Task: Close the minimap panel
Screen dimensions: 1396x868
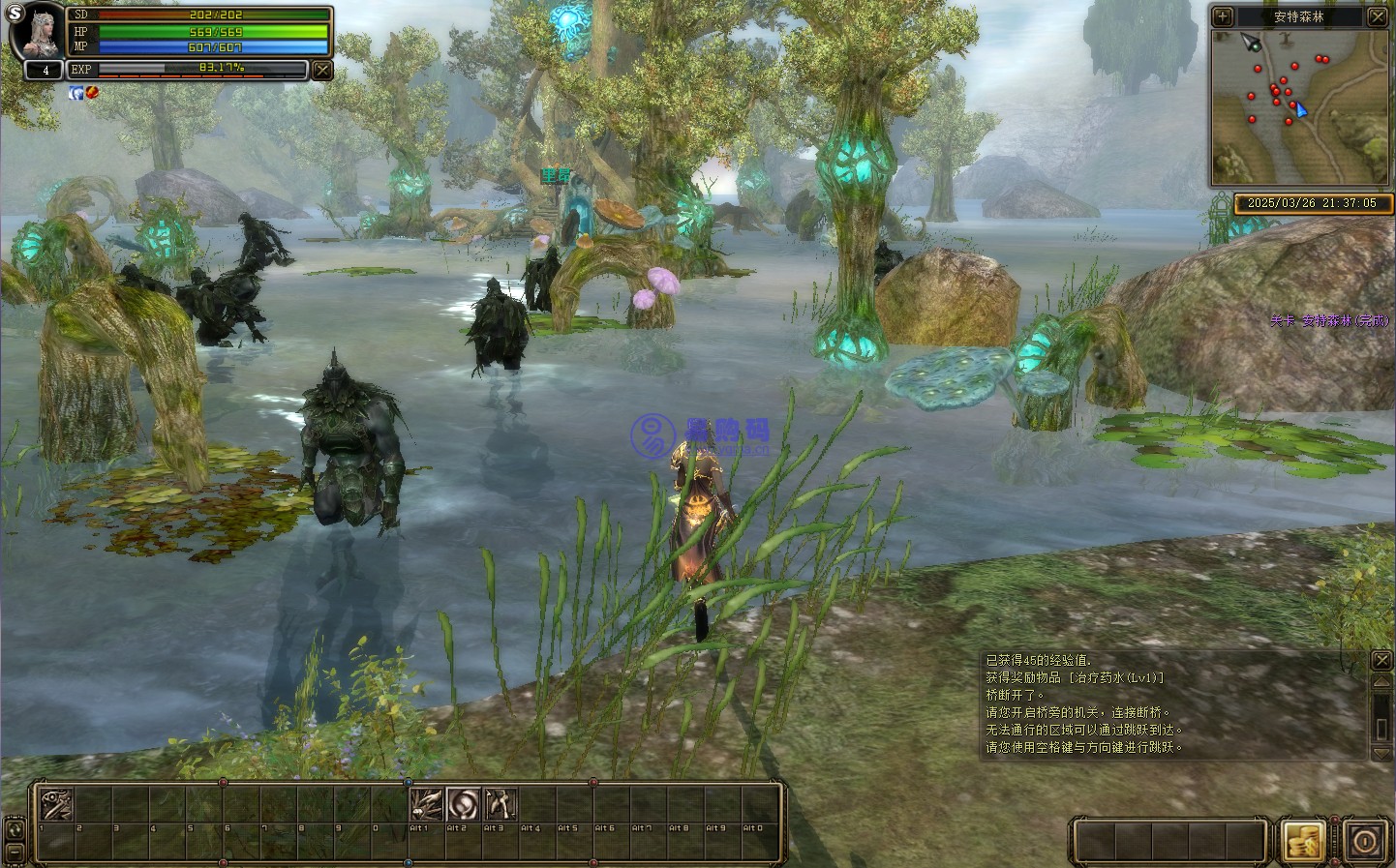Action: 1378,16
